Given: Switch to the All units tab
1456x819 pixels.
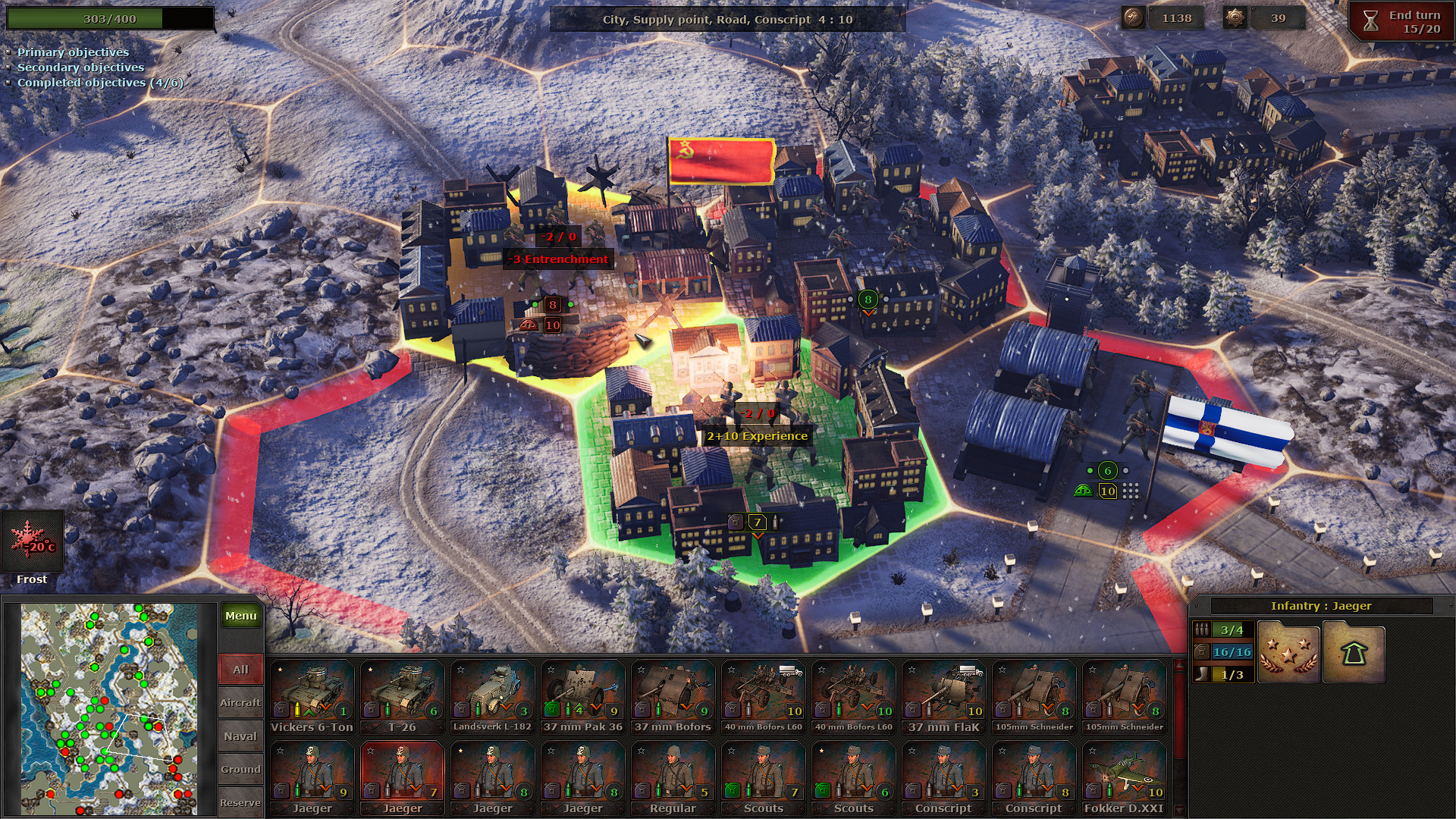Looking at the screenshot, I should pos(240,670).
